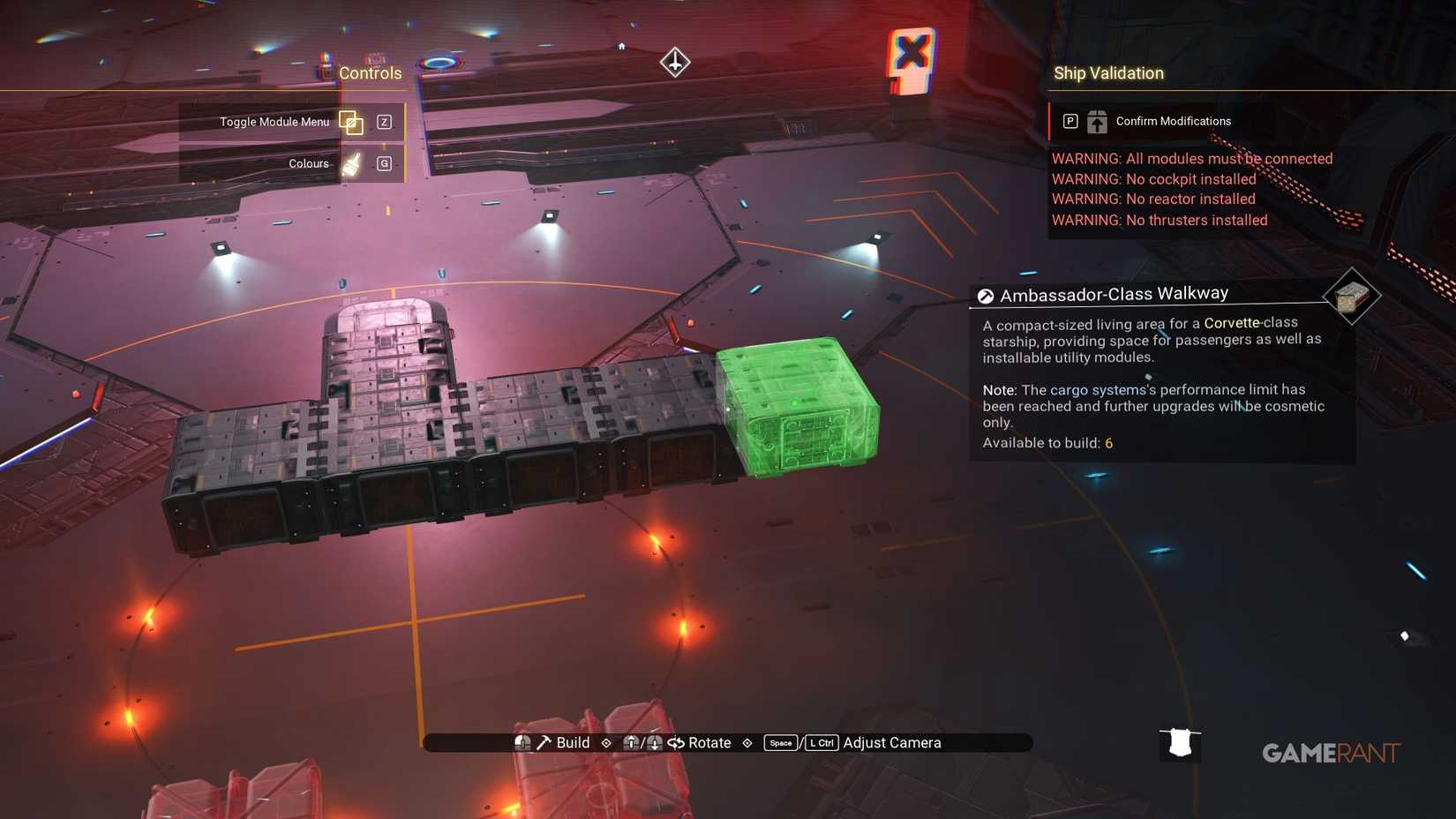Expand the Controls panel header
Image resolution: width=1456 pixels, height=819 pixels.
click(x=370, y=73)
